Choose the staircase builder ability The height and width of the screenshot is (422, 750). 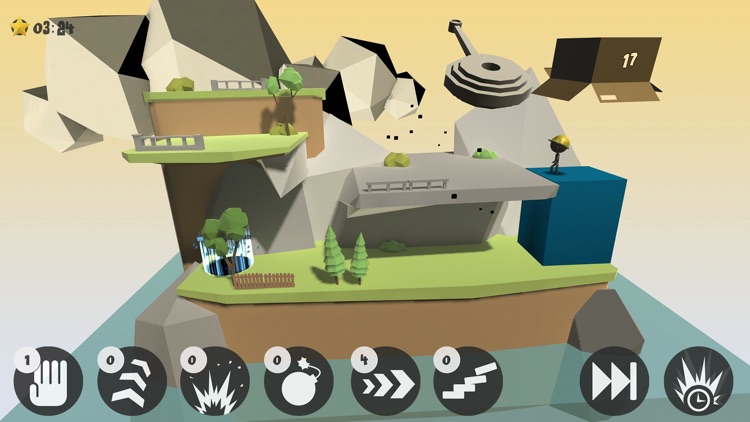click(x=468, y=381)
